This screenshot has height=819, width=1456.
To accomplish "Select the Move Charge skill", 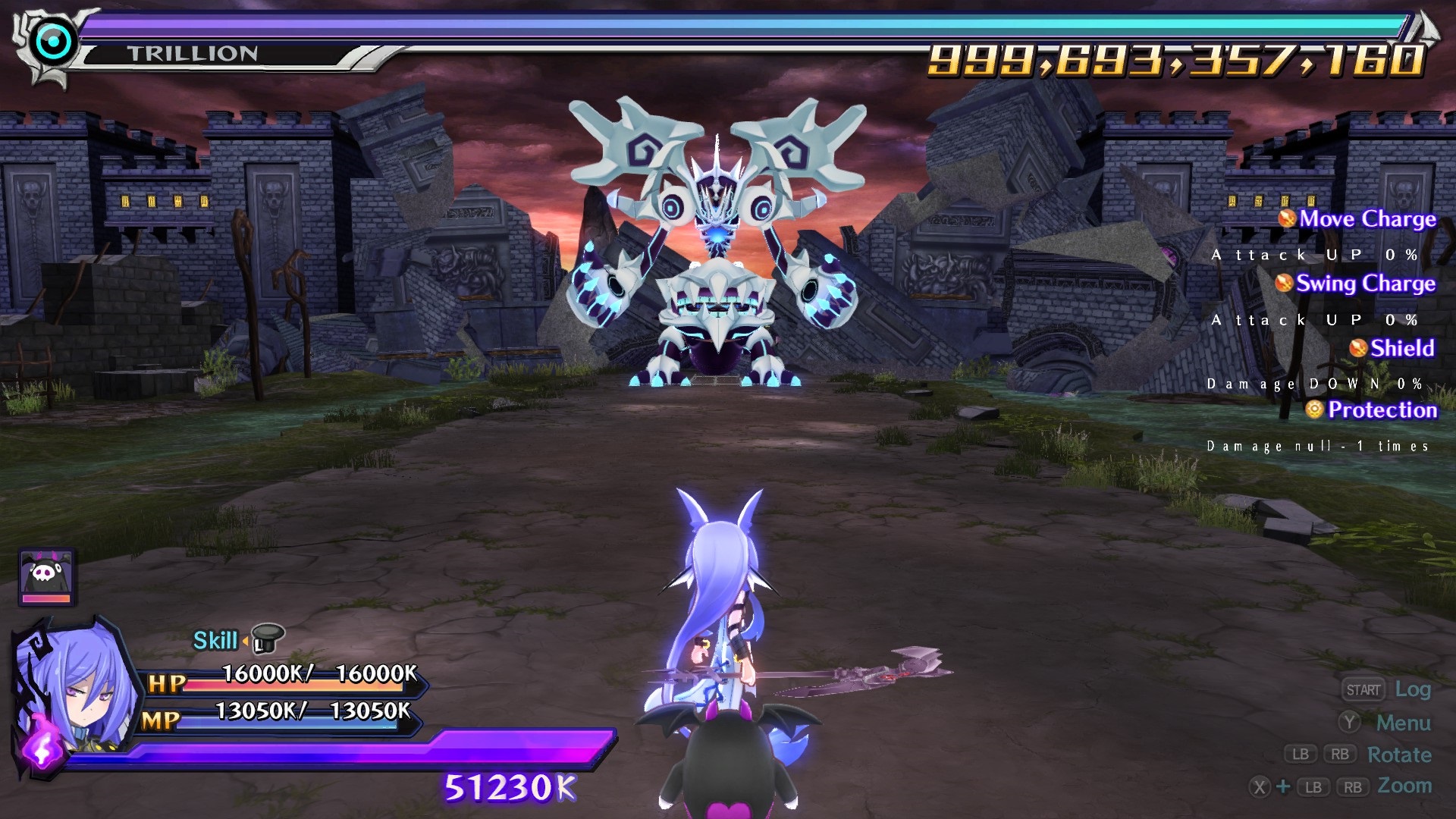I will tap(1367, 219).
